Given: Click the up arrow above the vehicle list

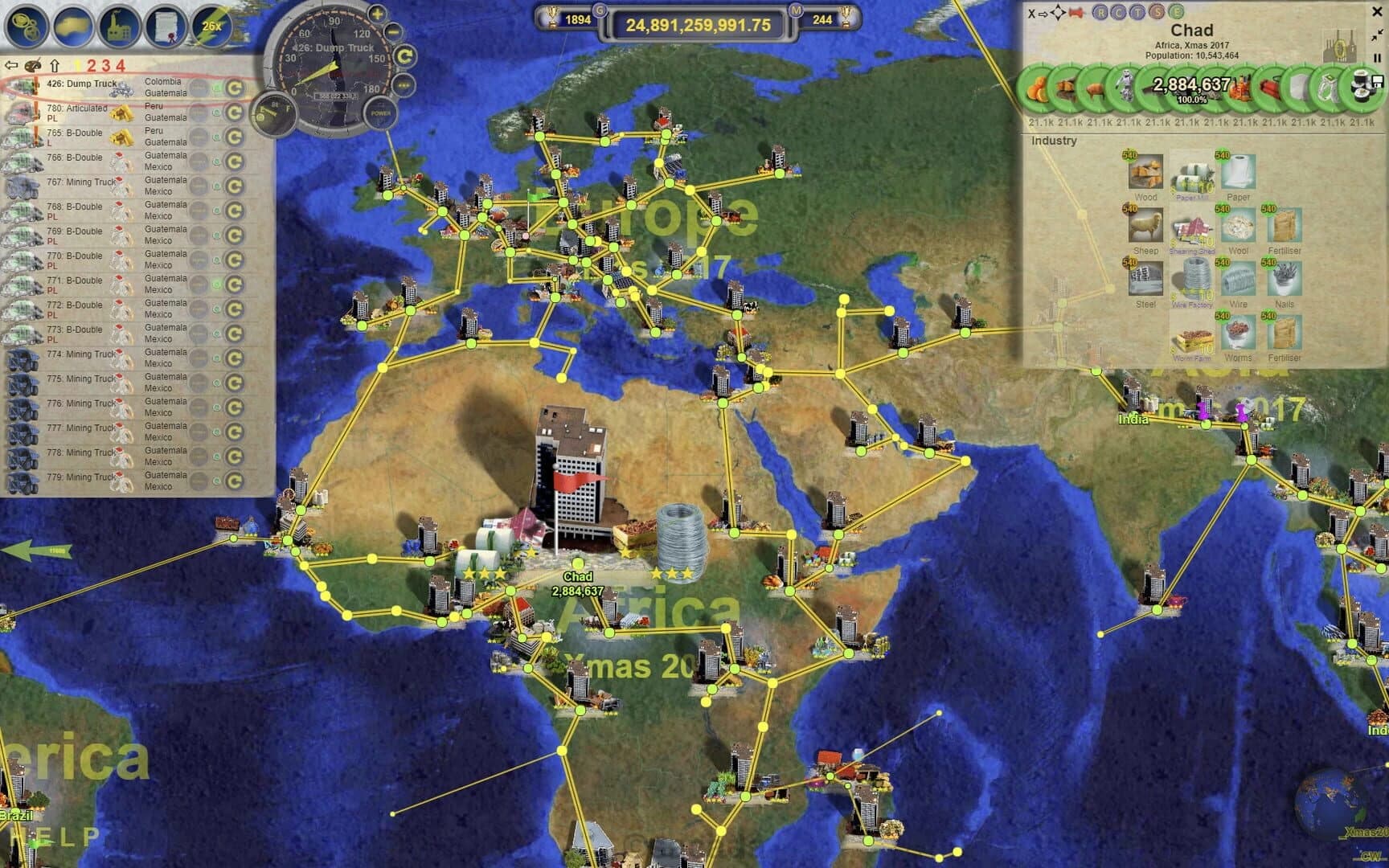Looking at the screenshot, I should pos(55,65).
